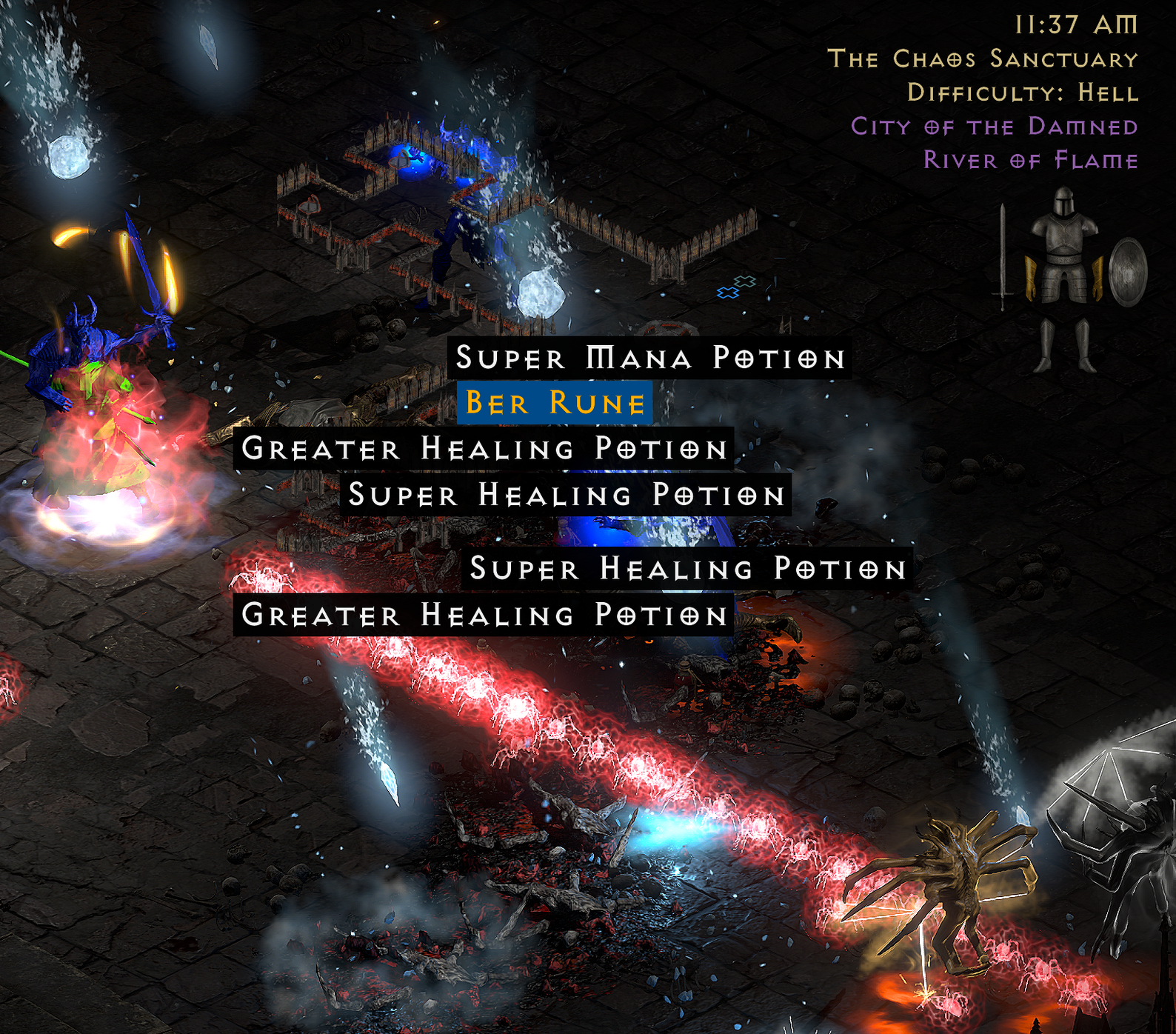1176x1034 pixels.
Task: Pick up the topmost Greater Healing Potion
Action: [x=485, y=449]
